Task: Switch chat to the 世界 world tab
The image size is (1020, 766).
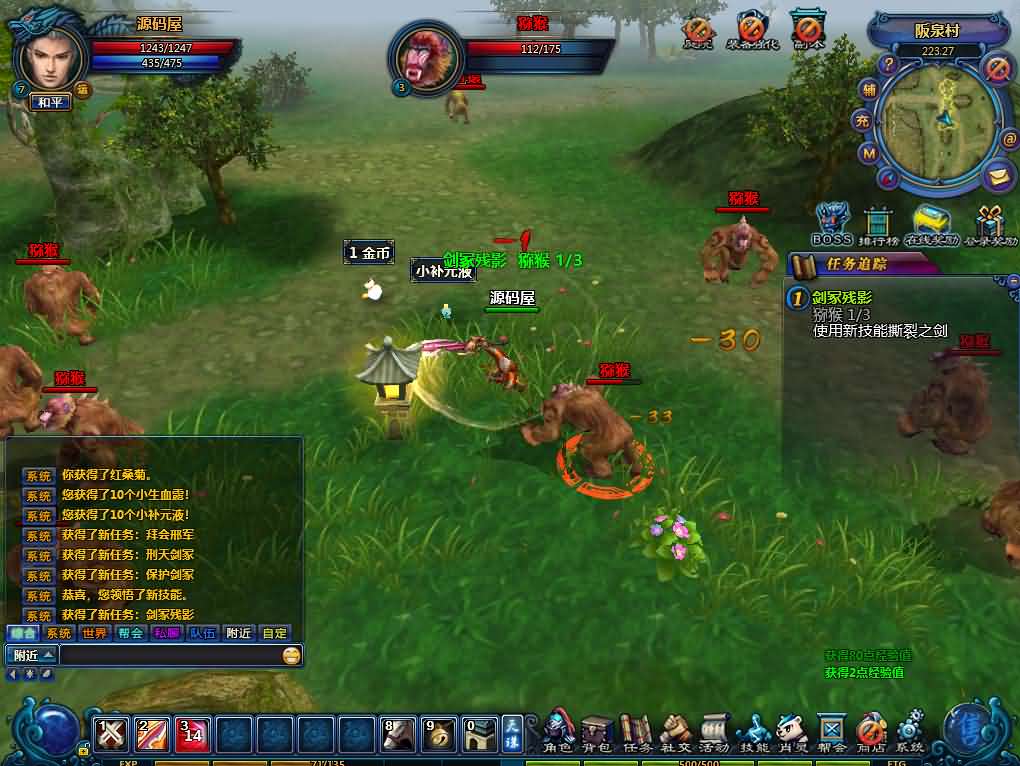Action: 95,633
